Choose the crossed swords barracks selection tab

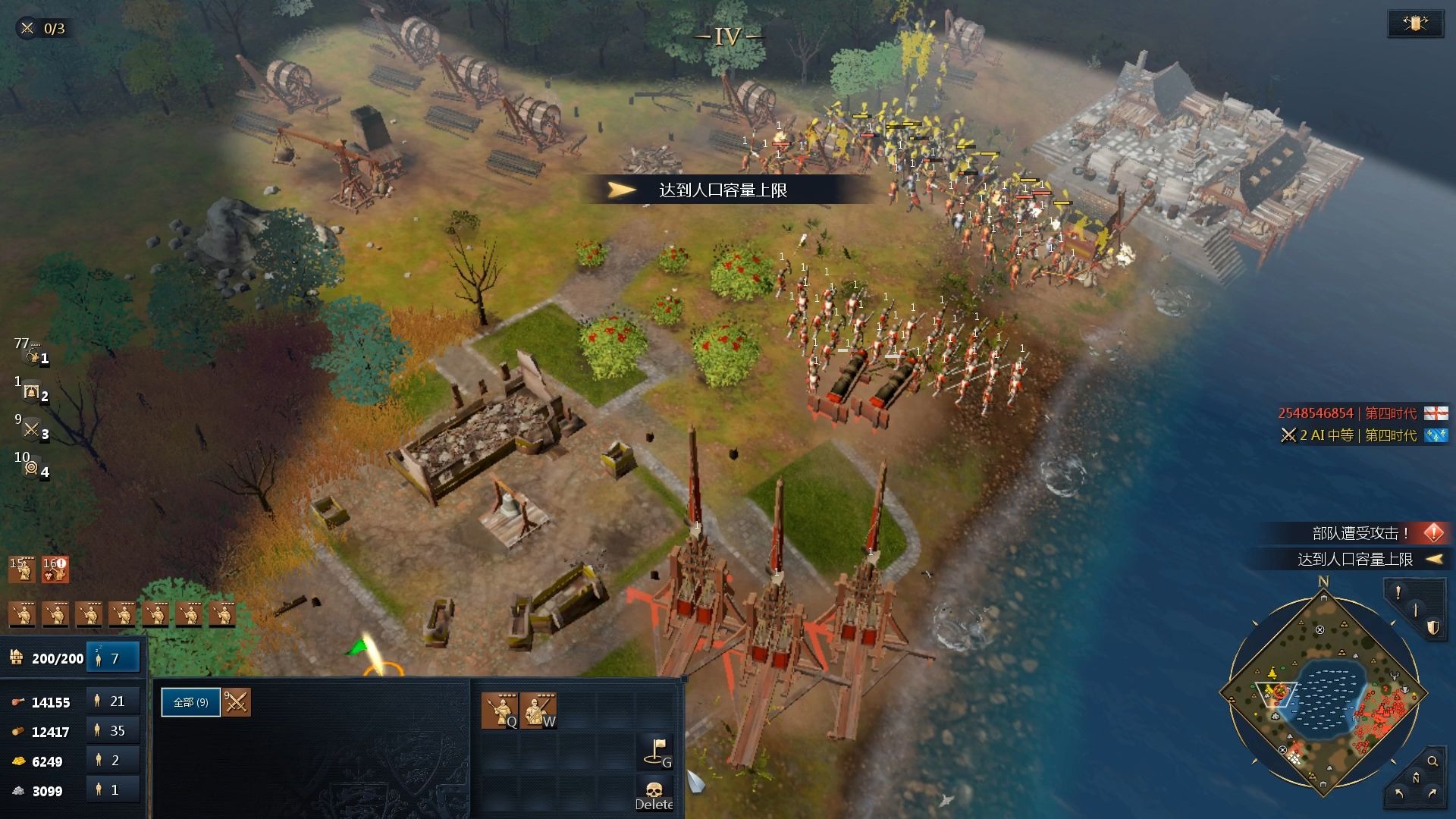coord(237,702)
